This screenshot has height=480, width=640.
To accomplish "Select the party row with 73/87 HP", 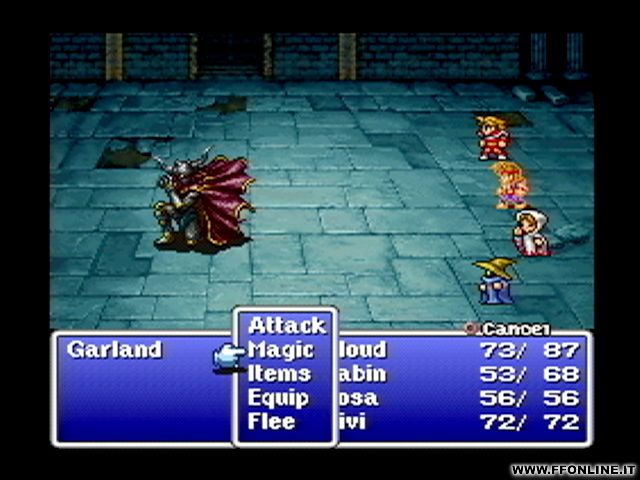I will coord(460,350).
